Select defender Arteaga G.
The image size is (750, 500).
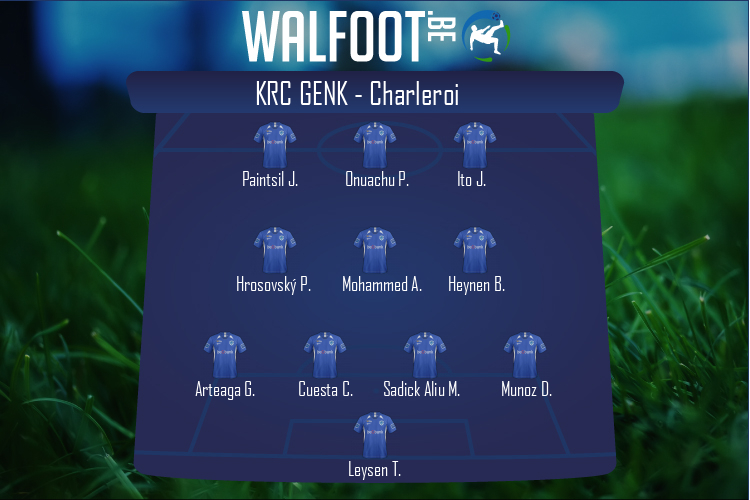coord(225,356)
